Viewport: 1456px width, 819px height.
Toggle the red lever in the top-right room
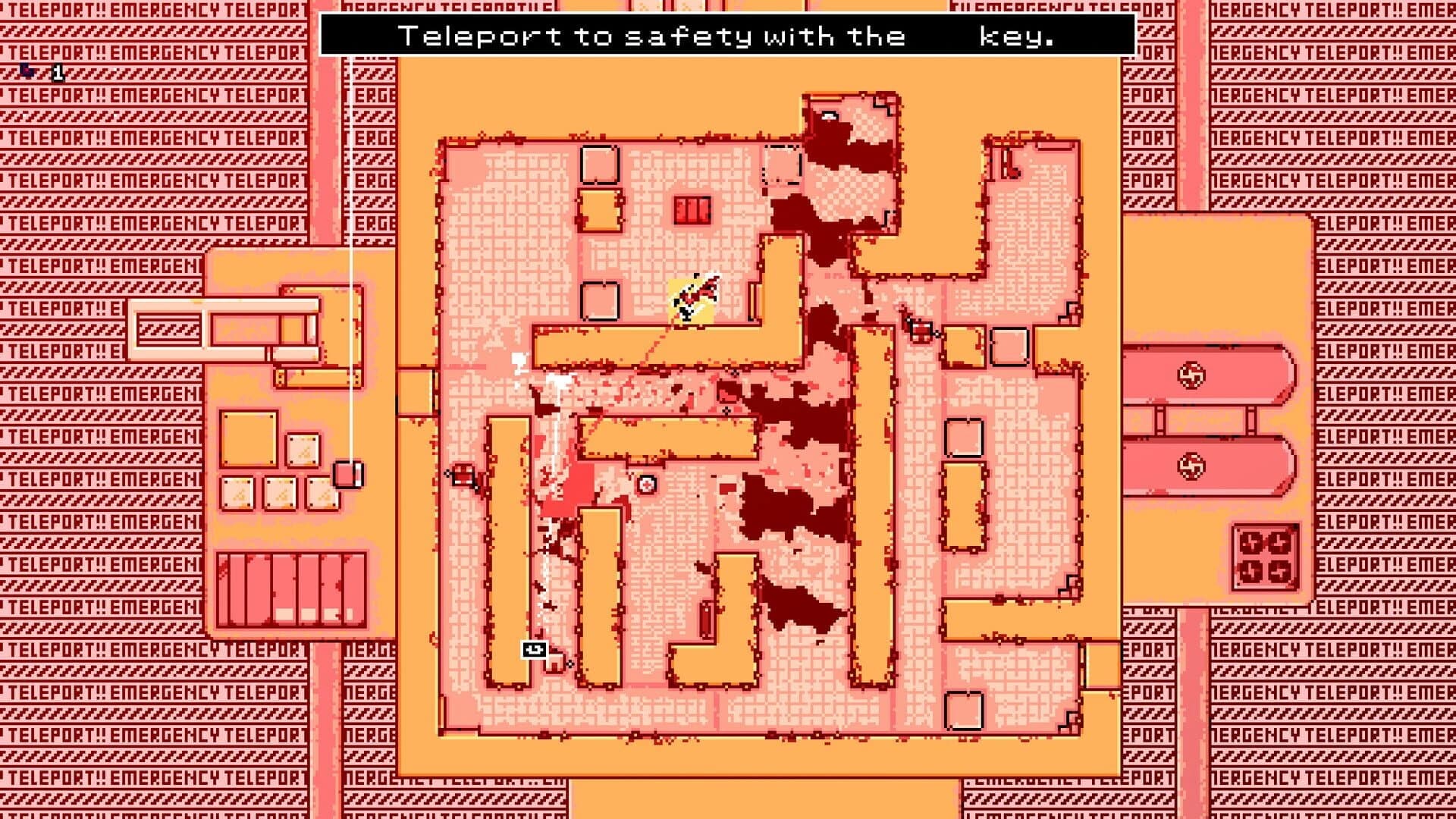click(x=1009, y=162)
